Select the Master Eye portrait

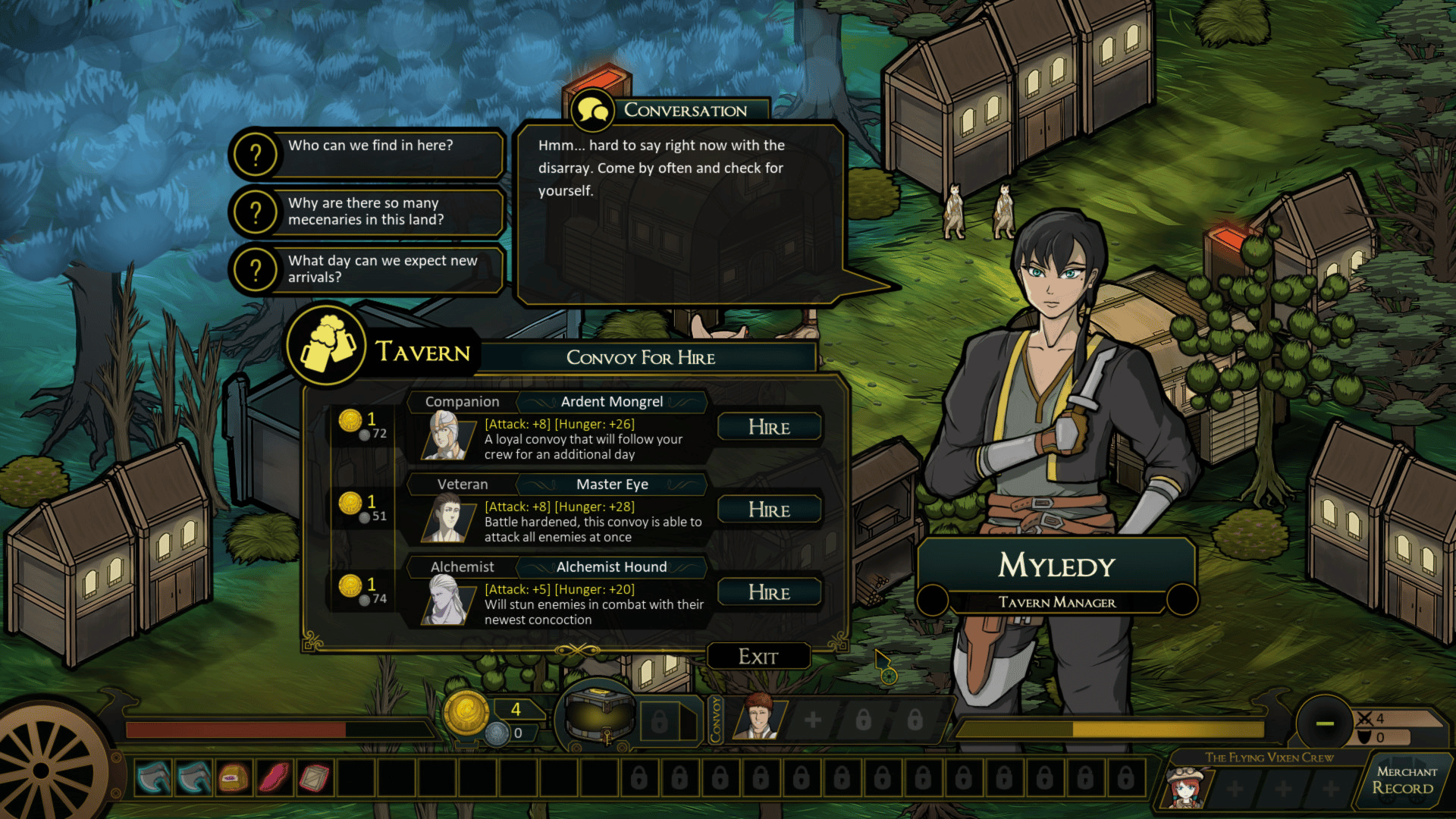pyautogui.click(x=445, y=519)
